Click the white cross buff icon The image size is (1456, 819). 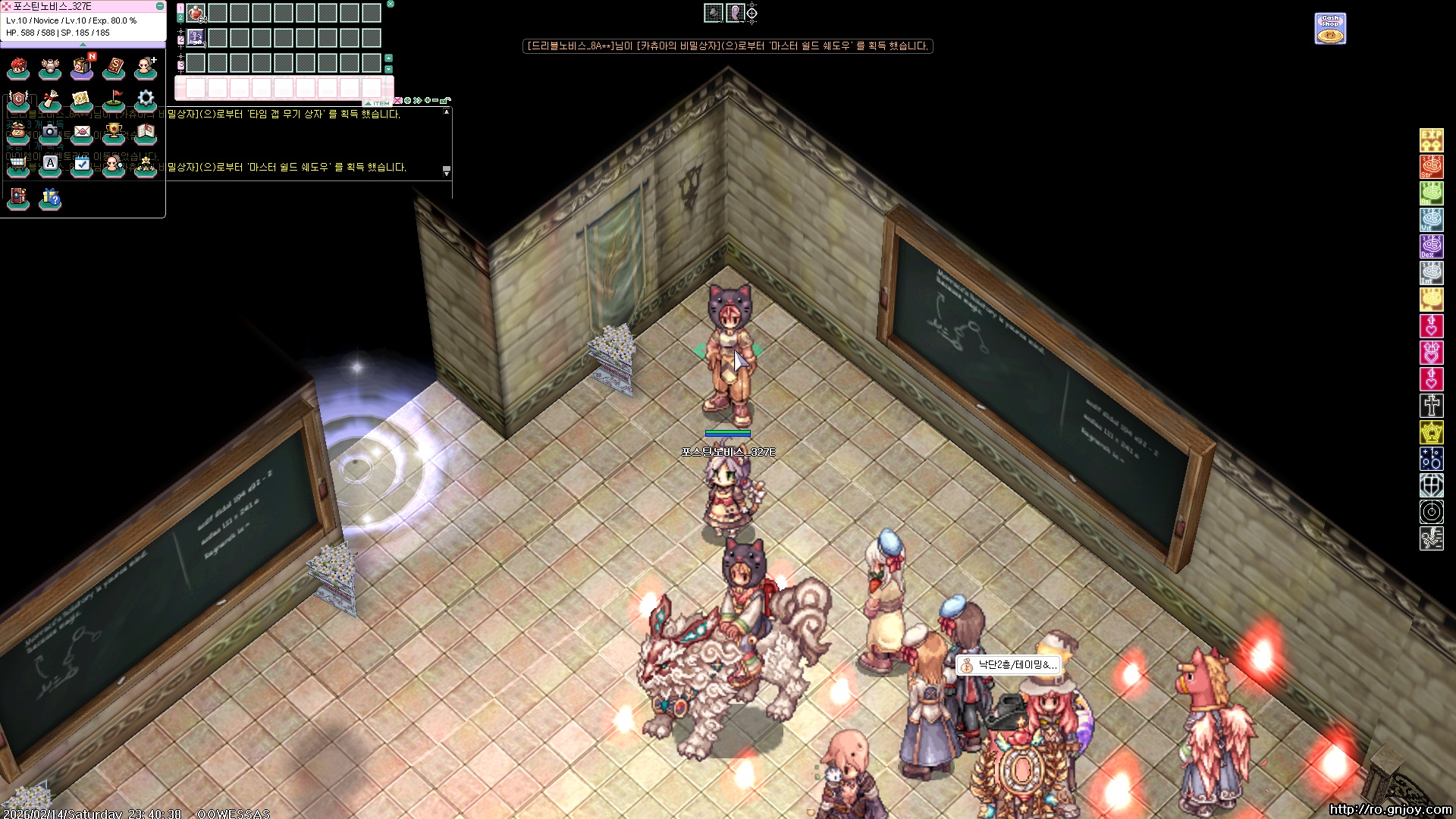pyautogui.click(x=1431, y=405)
